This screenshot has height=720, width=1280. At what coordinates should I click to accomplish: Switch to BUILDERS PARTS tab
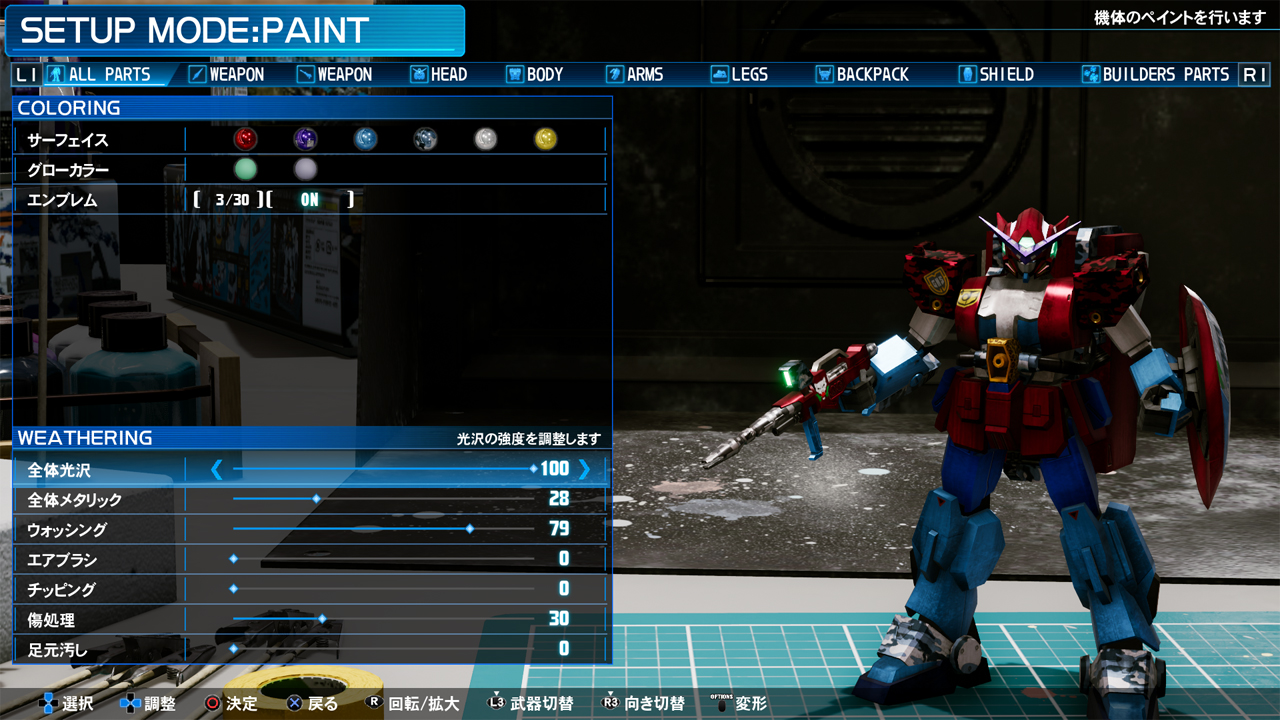pos(1155,74)
